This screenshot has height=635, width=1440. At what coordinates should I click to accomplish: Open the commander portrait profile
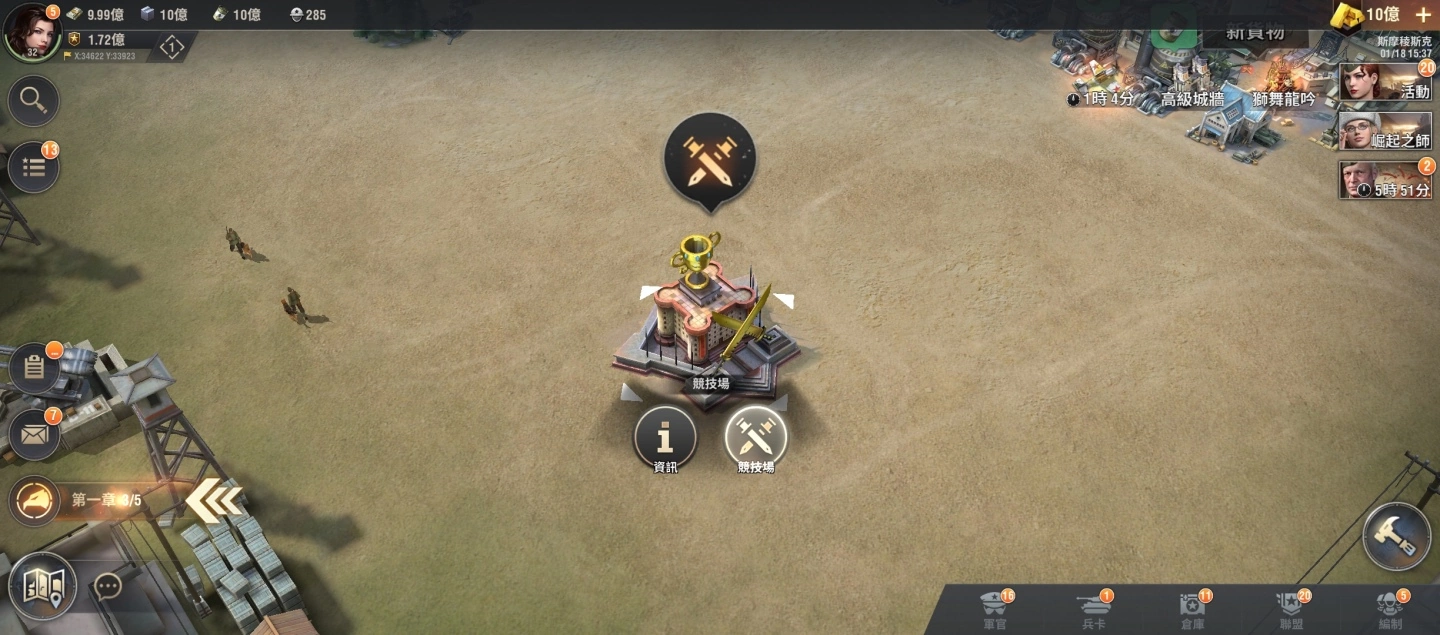(32, 31)
